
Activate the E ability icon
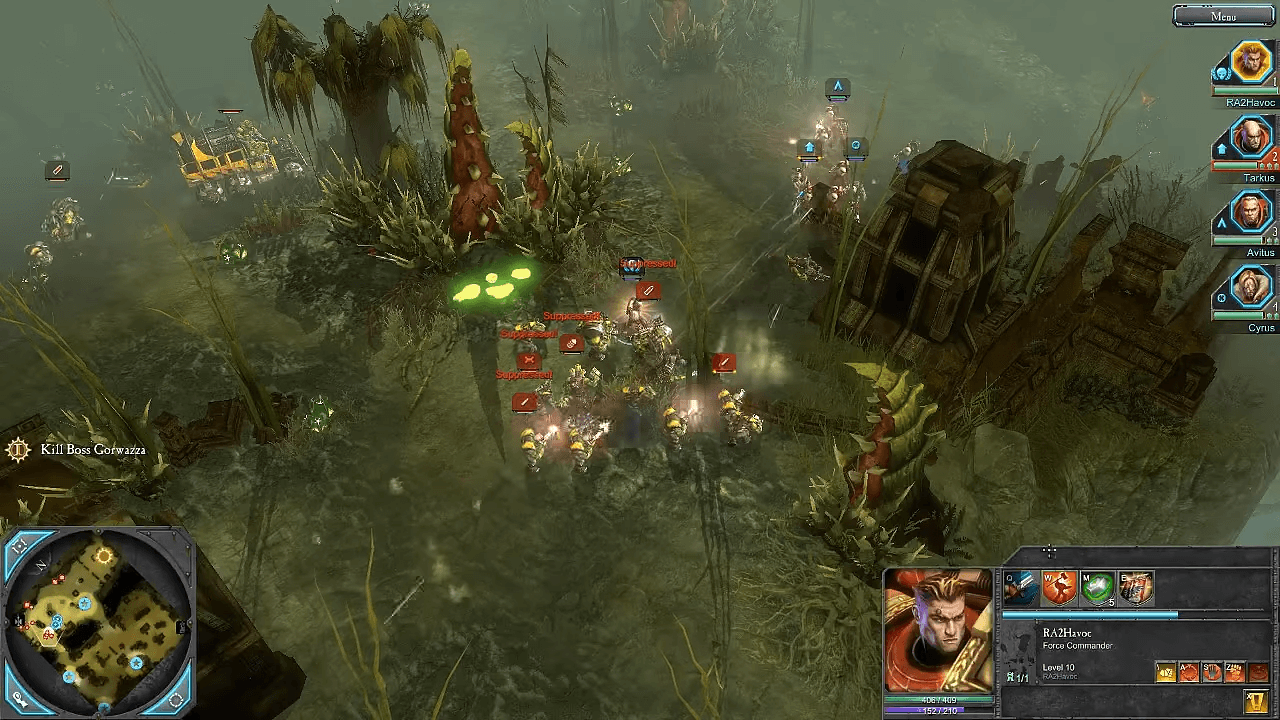coord(1137,588)
